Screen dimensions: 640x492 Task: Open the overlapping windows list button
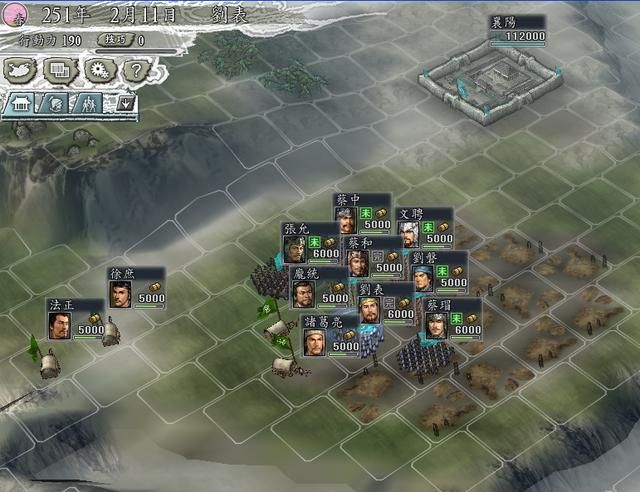pos(59,70)
